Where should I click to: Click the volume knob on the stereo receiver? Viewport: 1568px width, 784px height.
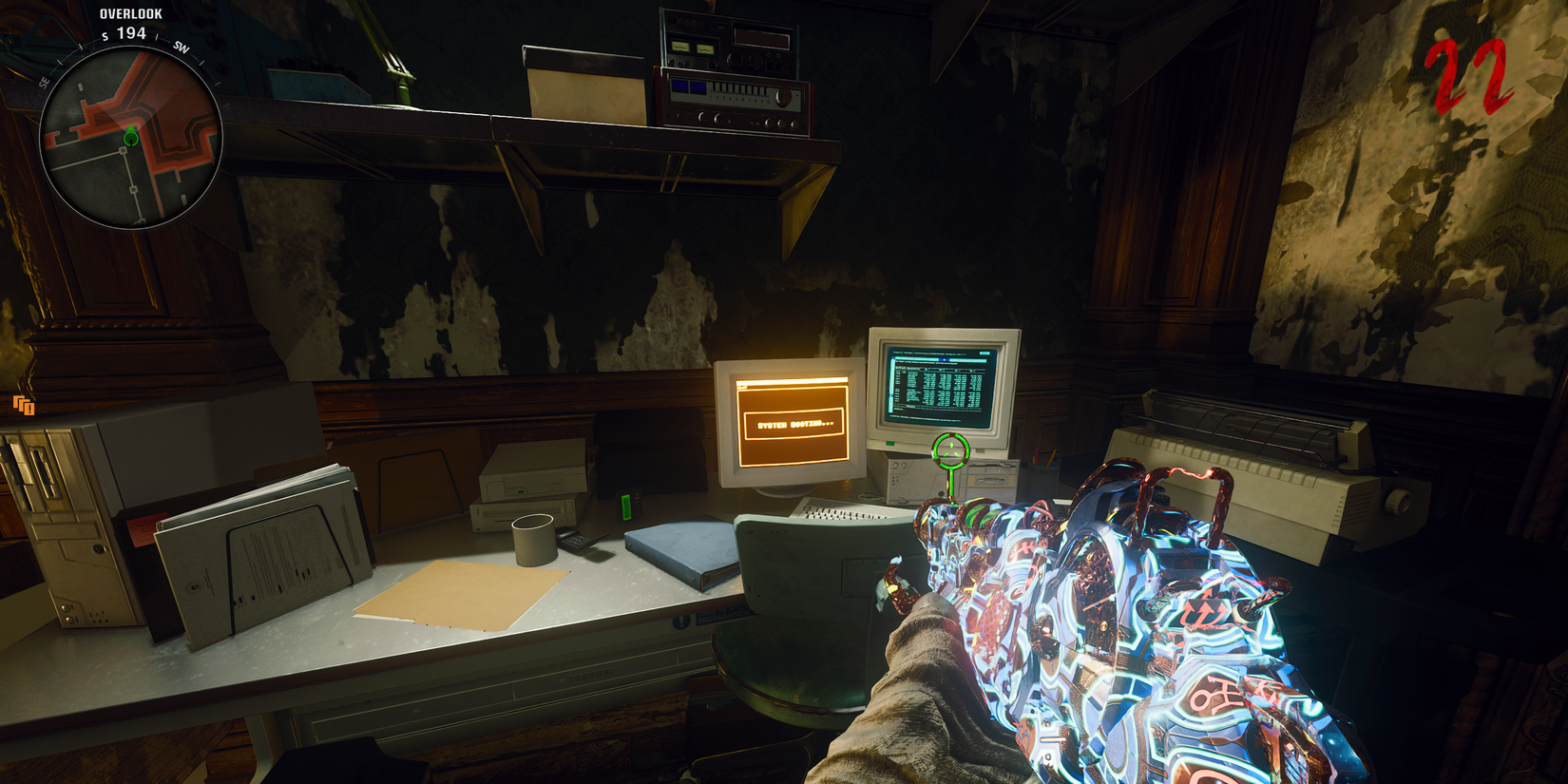click(x=783, y=95)
